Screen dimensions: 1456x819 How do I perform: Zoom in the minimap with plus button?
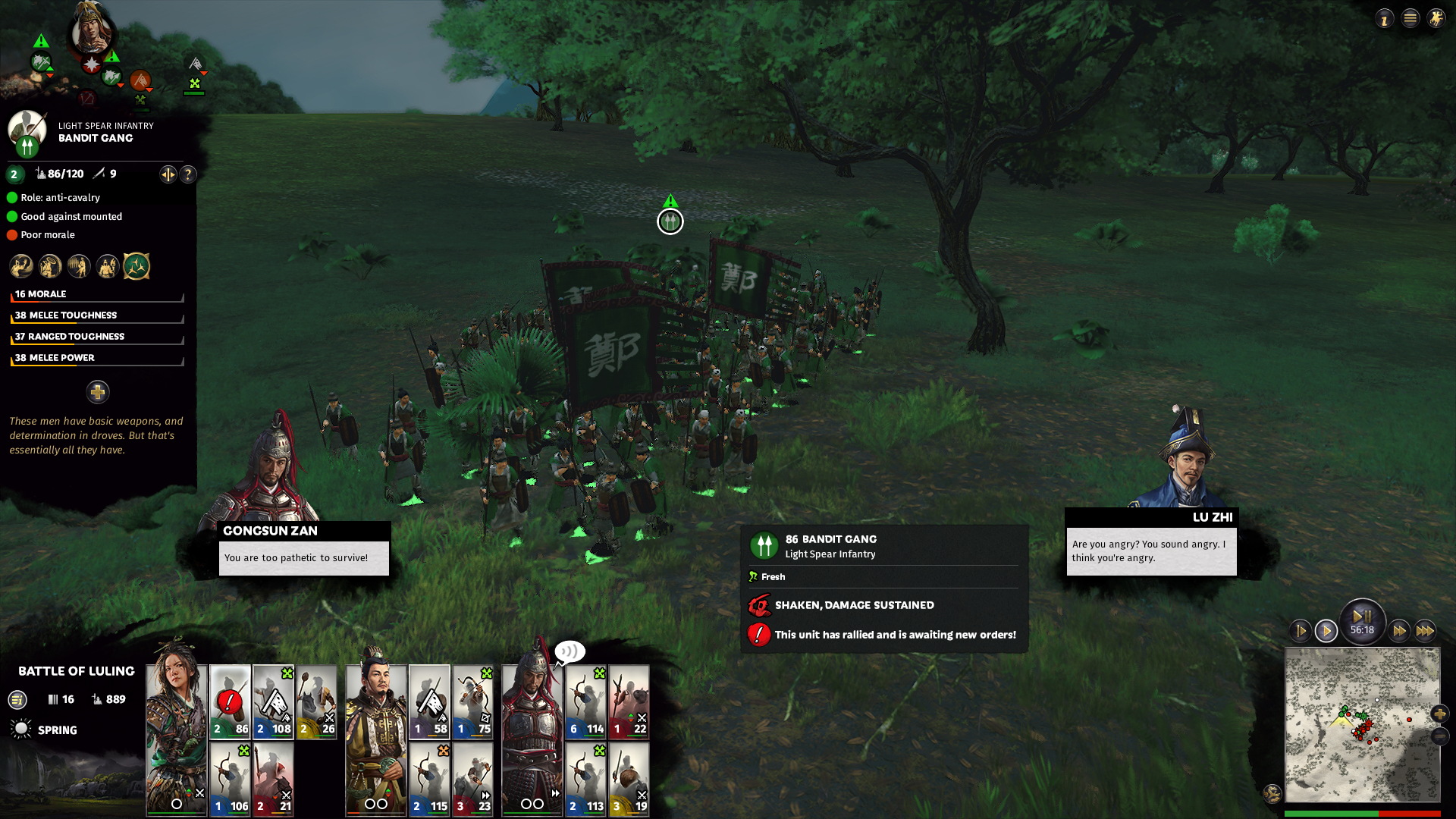point(1439,714)
